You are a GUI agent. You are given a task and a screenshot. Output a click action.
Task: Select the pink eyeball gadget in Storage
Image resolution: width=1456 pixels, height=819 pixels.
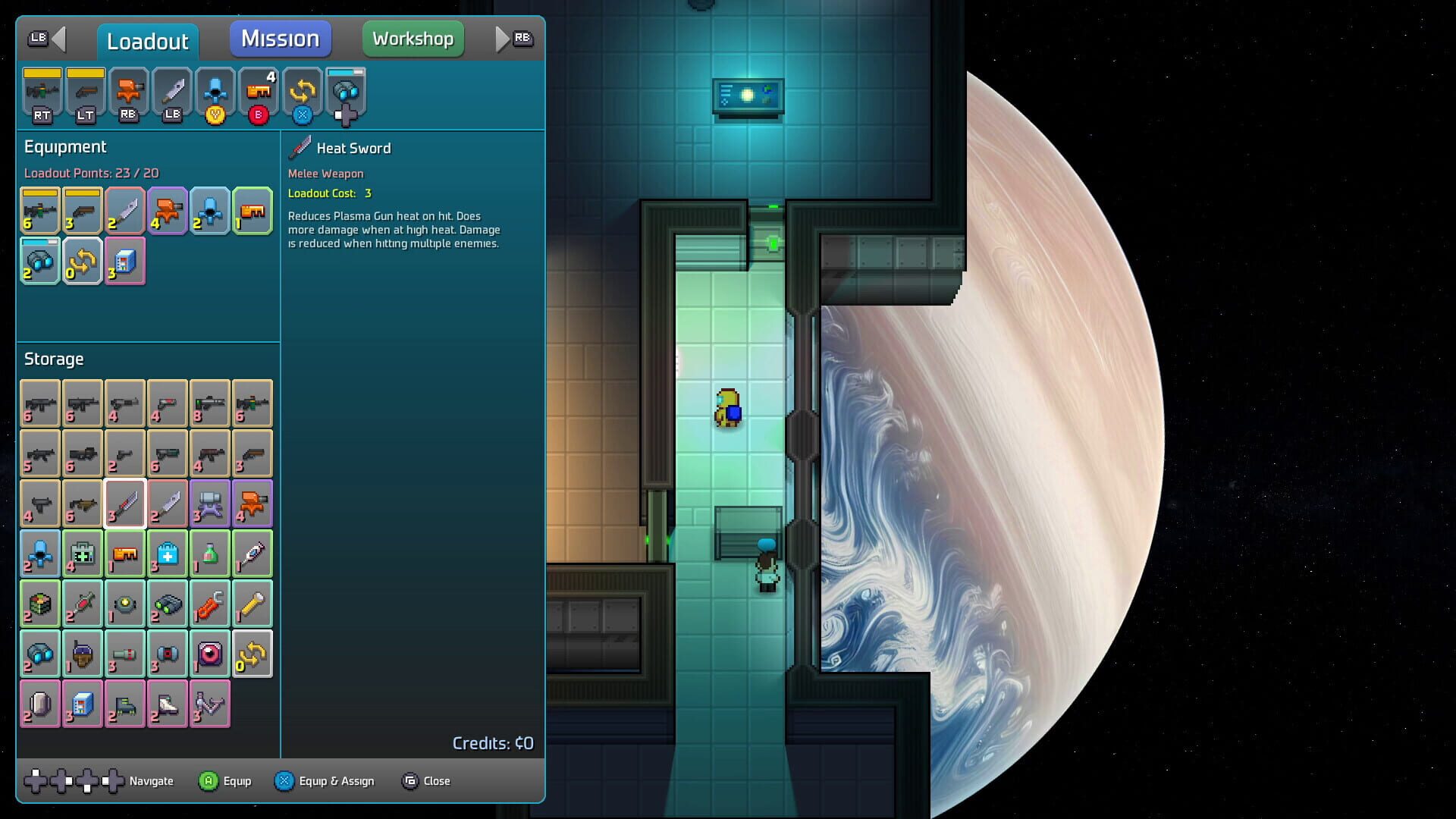210,653
